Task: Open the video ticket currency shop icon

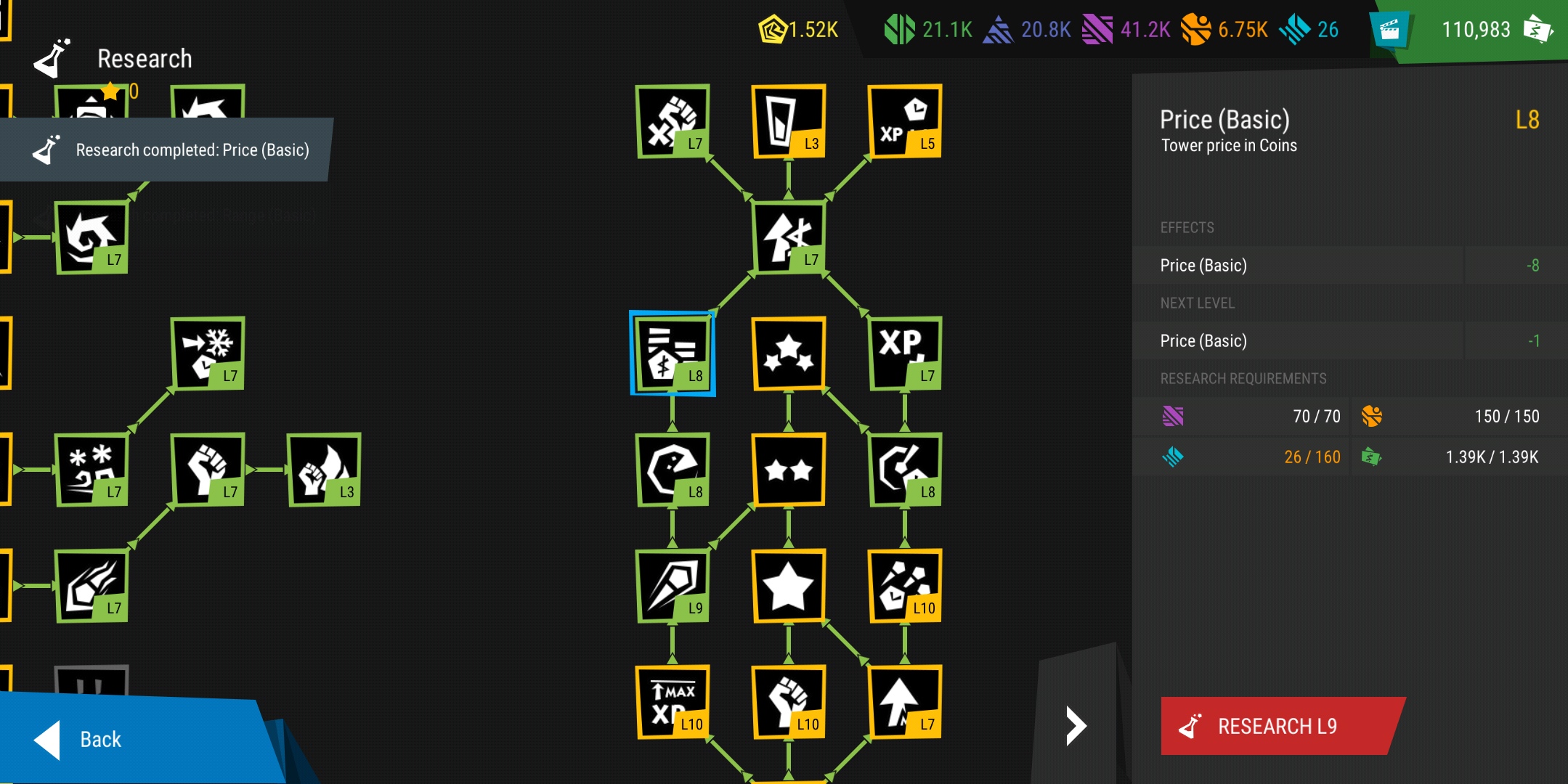Action: [x=1389, y=30]
